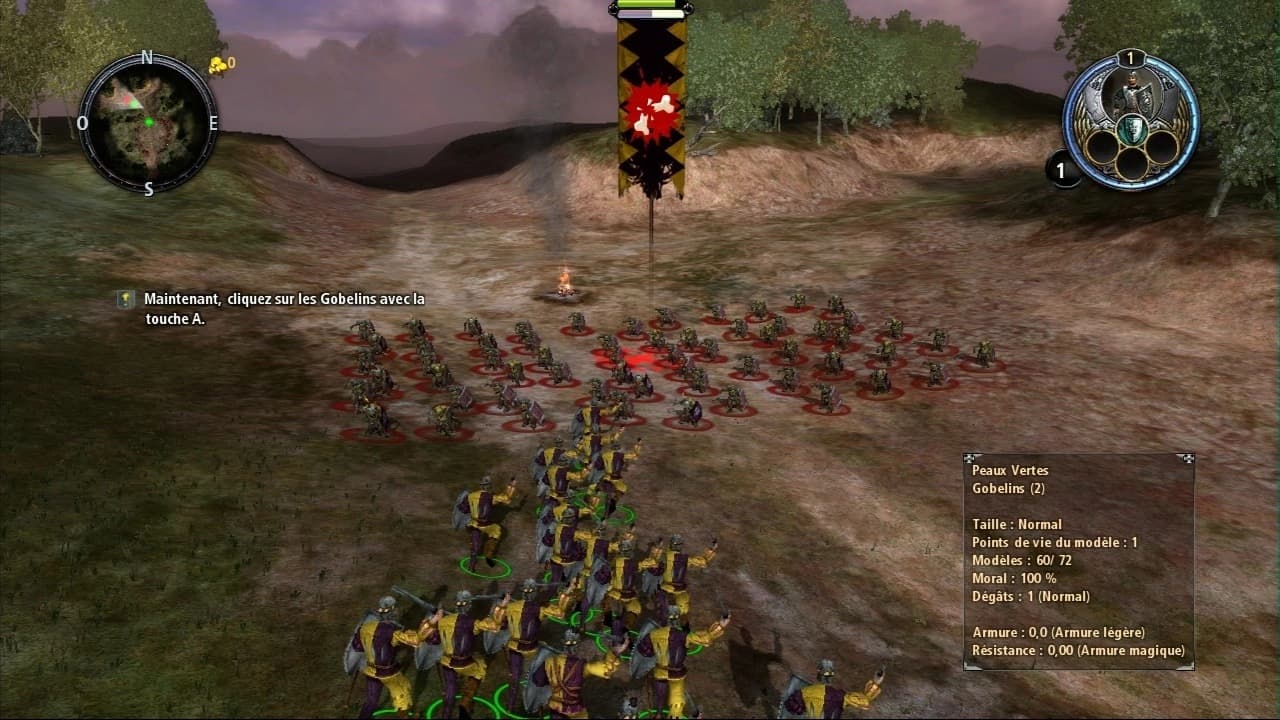Toggle the rank badge showing 1 above hero portrait
Screen dimensions: 1280x720
pos(1130,58)
